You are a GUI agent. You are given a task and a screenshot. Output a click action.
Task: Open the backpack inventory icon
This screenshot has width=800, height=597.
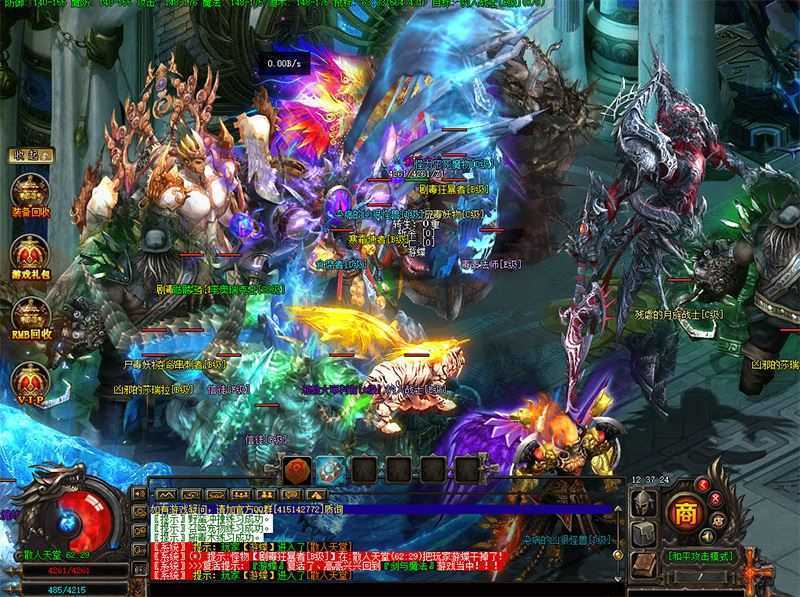click(x=642, y=535)
